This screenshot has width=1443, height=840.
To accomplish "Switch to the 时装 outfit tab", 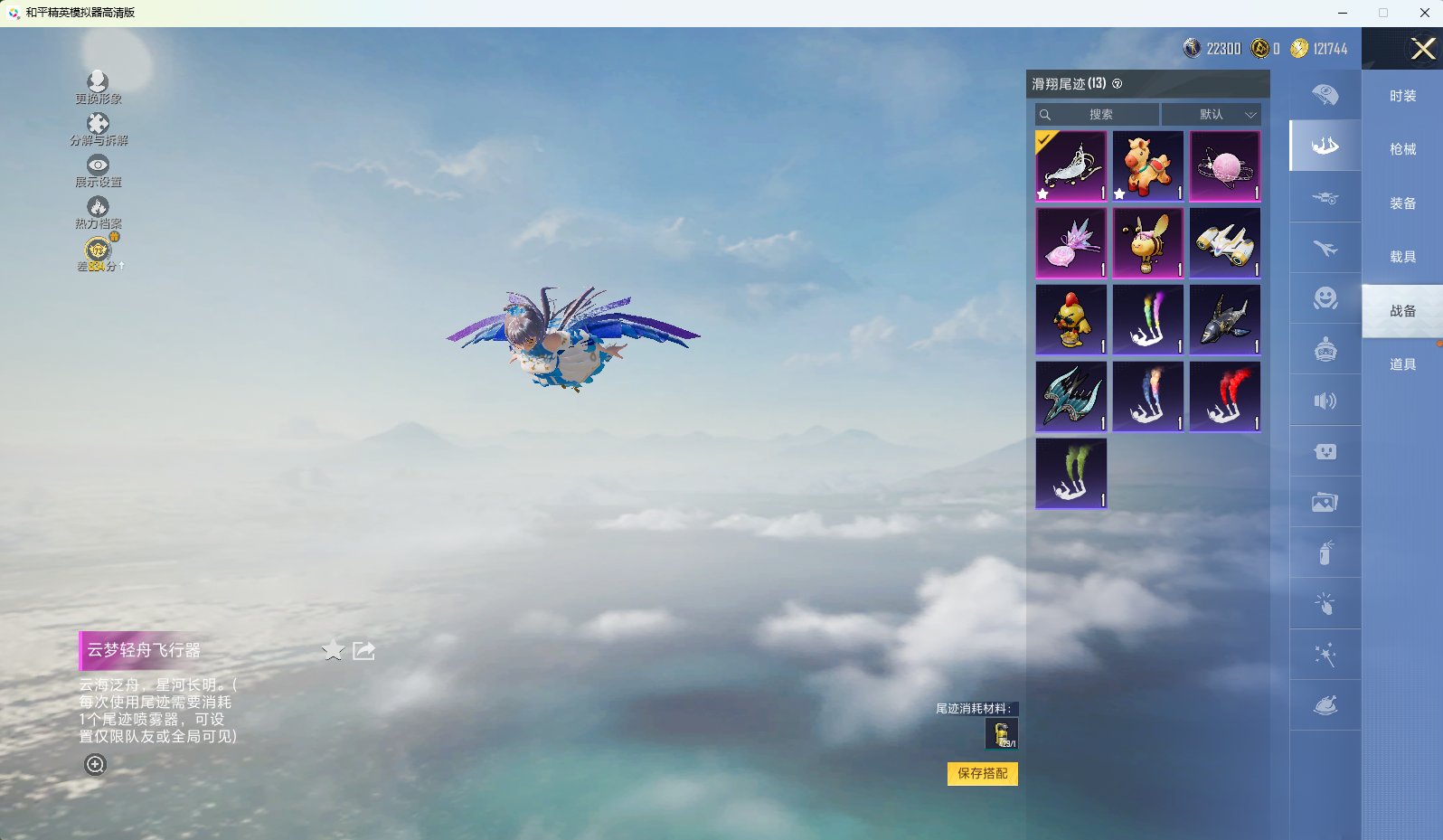I will [x=1402, y=96].
